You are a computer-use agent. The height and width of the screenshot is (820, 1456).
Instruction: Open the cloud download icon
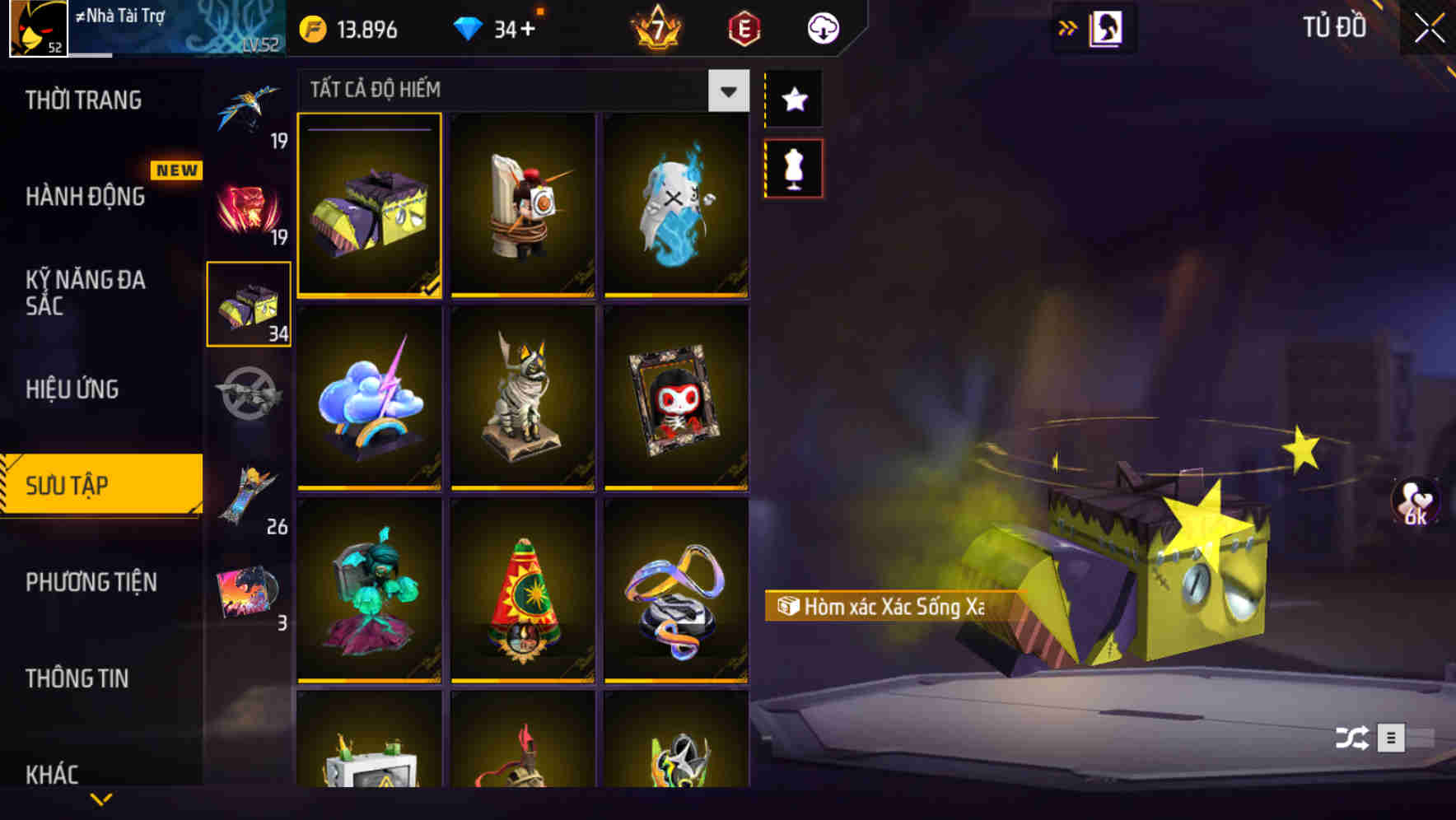click(823, 27)
